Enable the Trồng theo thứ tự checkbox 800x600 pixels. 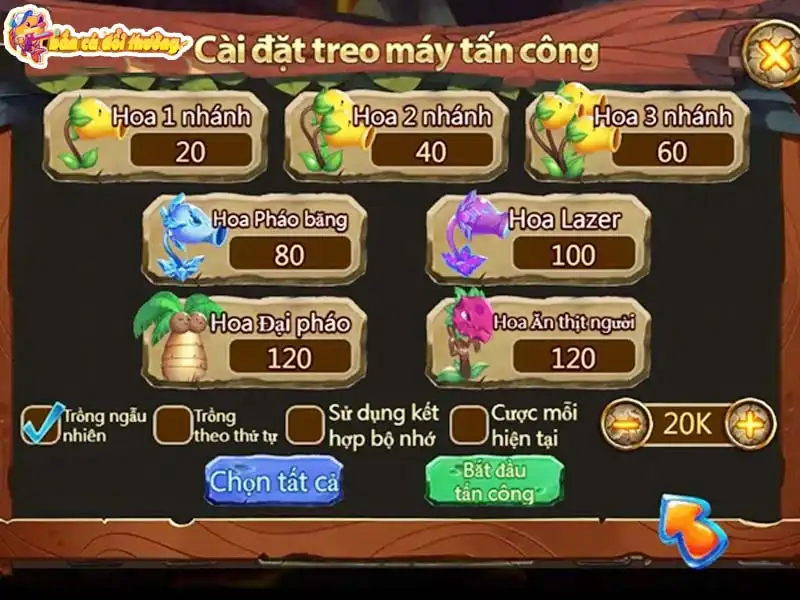(173, 424)
